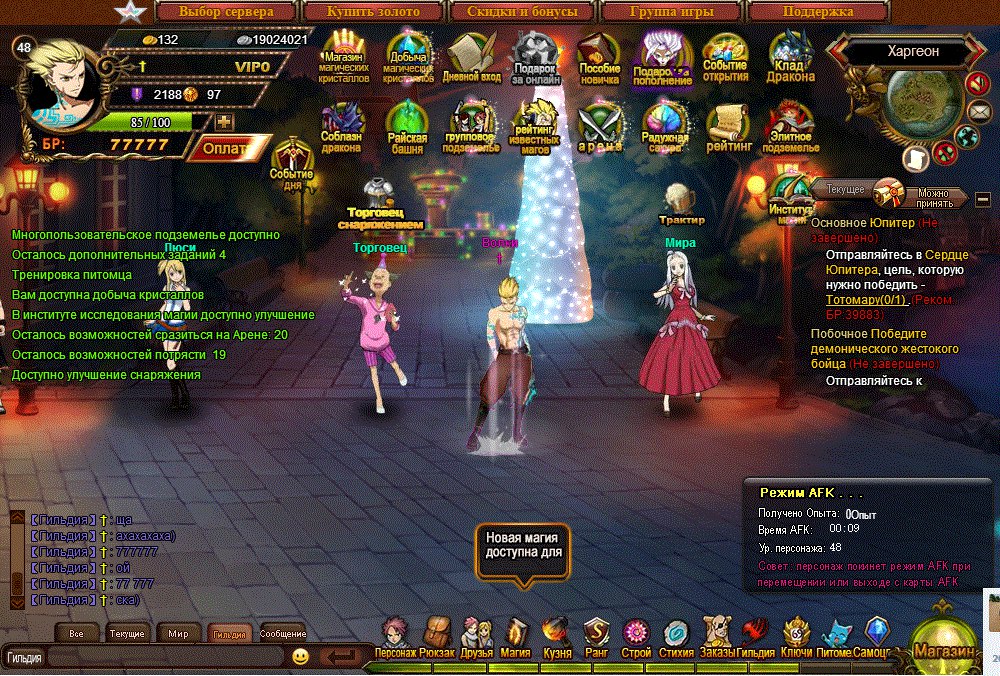Open the Кузня forge icon
Screen dimensions: 1000x676
[556, 637]
